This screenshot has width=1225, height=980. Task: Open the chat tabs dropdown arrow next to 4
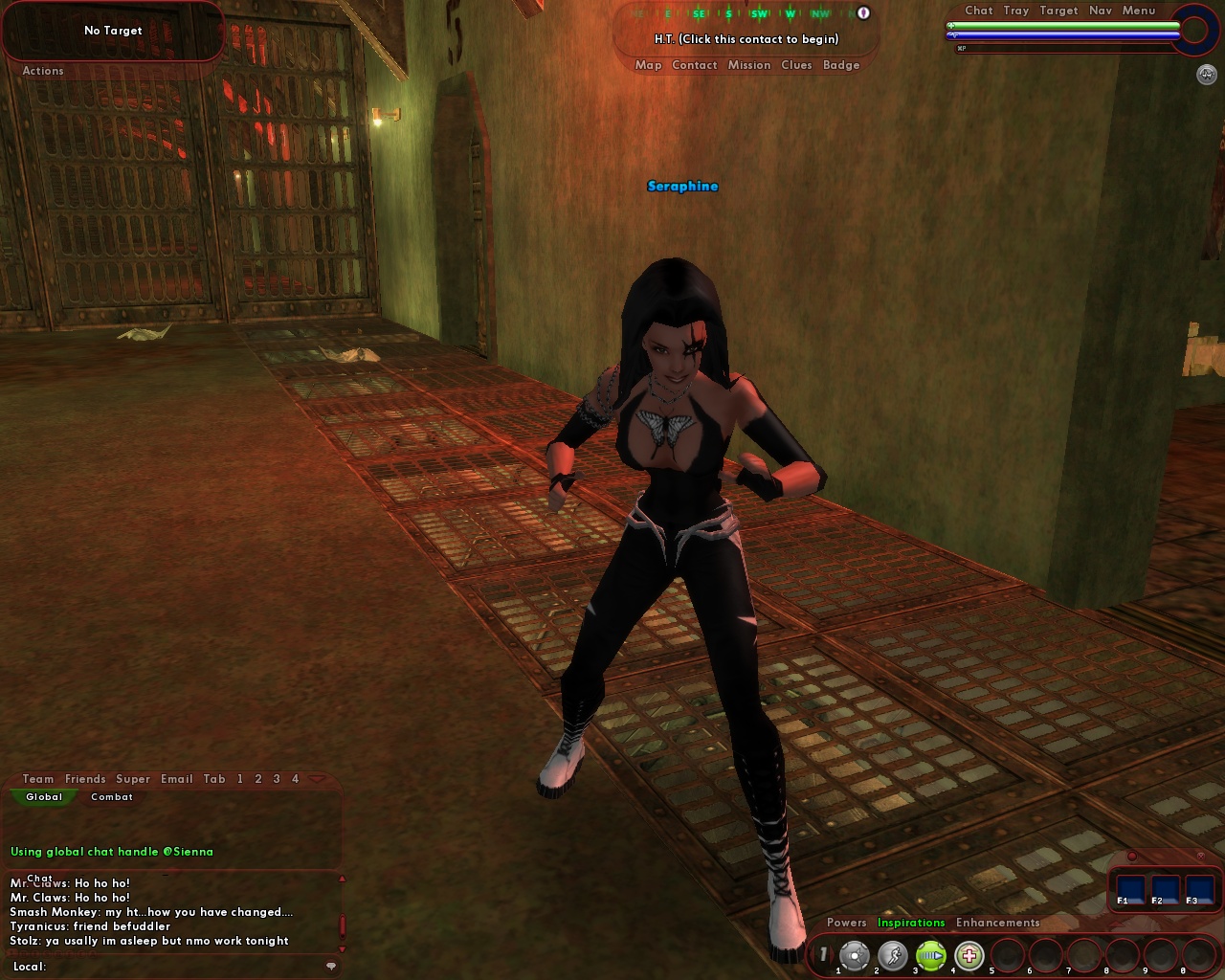pos(317,779)
